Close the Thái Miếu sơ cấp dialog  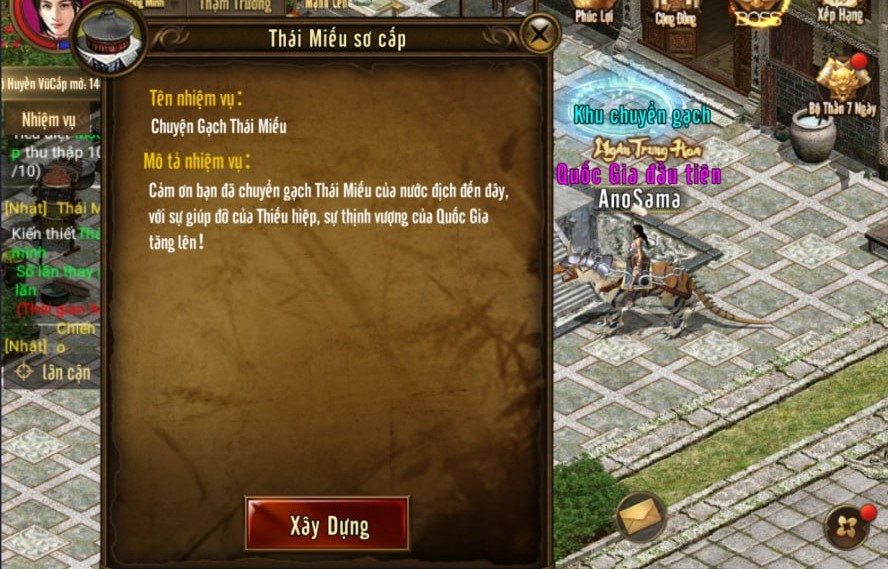[x=539, y=35]
